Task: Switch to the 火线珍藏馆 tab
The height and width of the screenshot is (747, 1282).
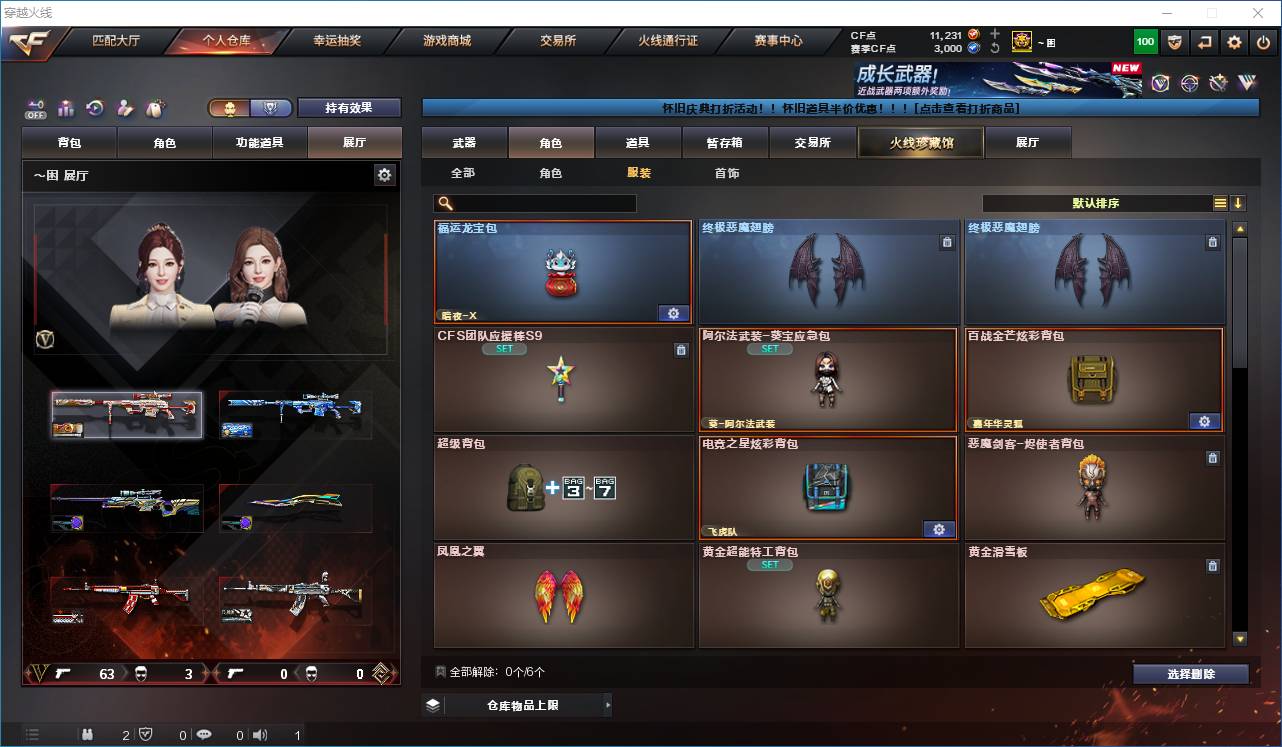Action: pos(919,142)
